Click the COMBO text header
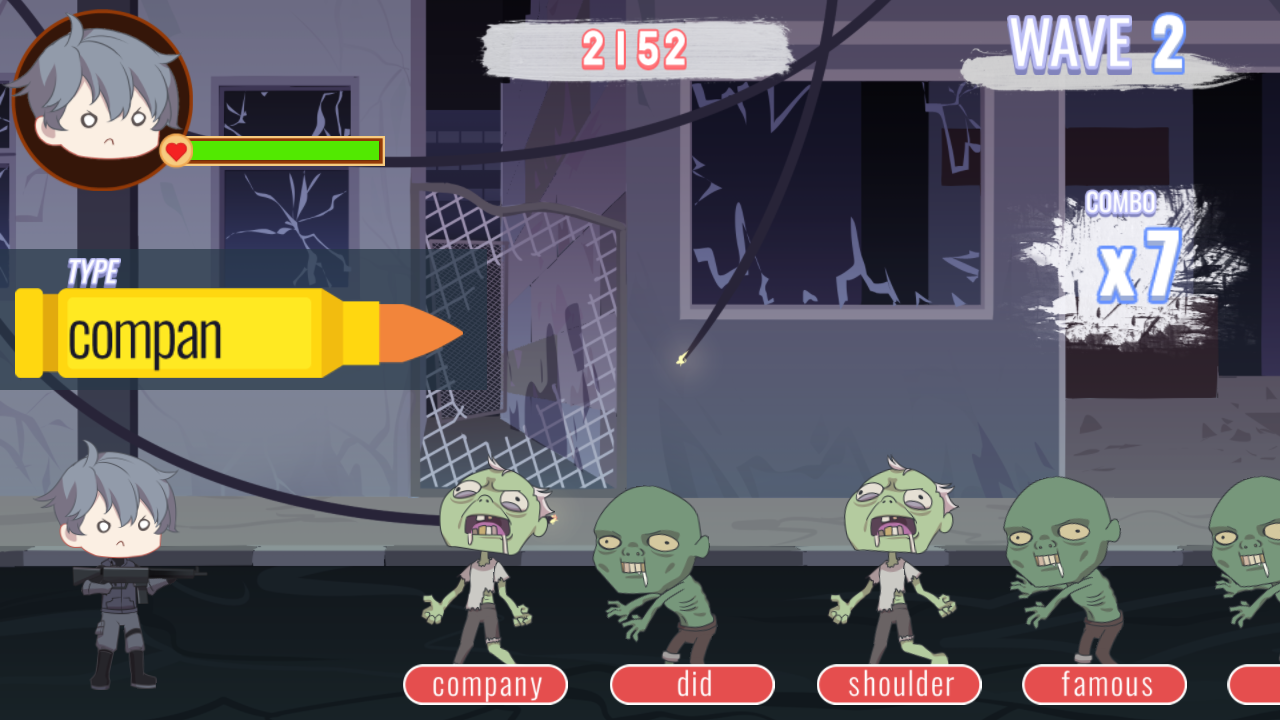The width and height of the screenshot is (1280, 720). pyautogui.click(x=1120, y=202)
